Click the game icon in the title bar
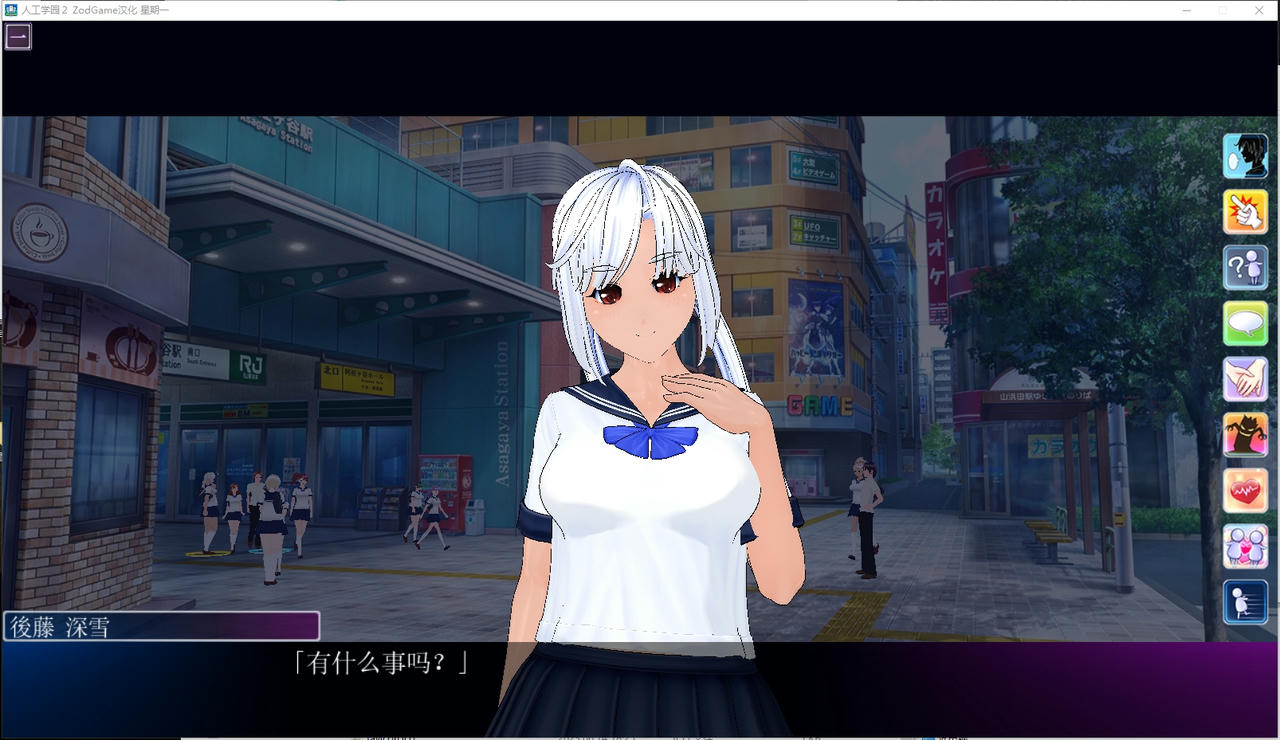Screen dimensions: 1280x740 (x=8, y=10)
